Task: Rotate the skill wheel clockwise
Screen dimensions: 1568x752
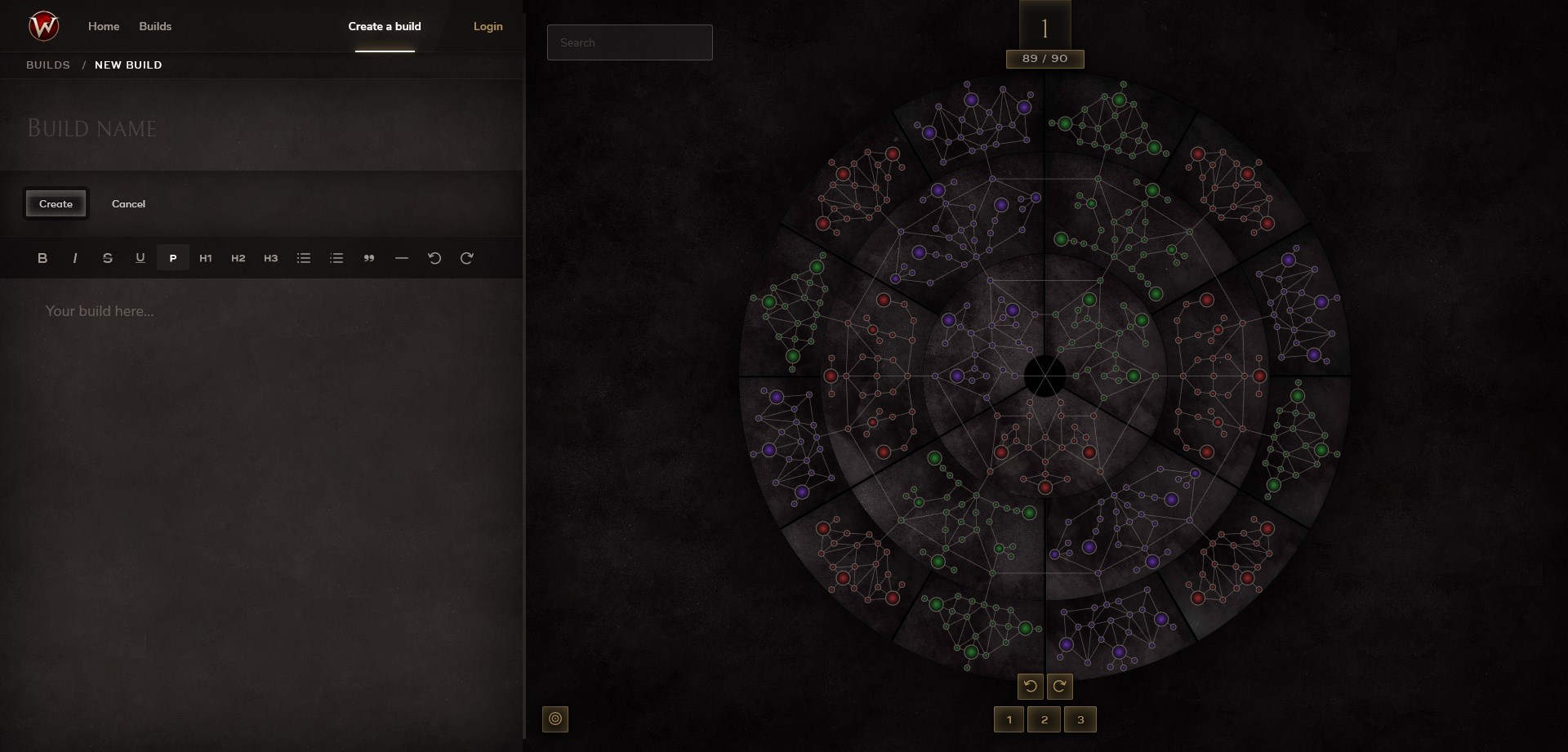Action: click(x=1059, y=687)
